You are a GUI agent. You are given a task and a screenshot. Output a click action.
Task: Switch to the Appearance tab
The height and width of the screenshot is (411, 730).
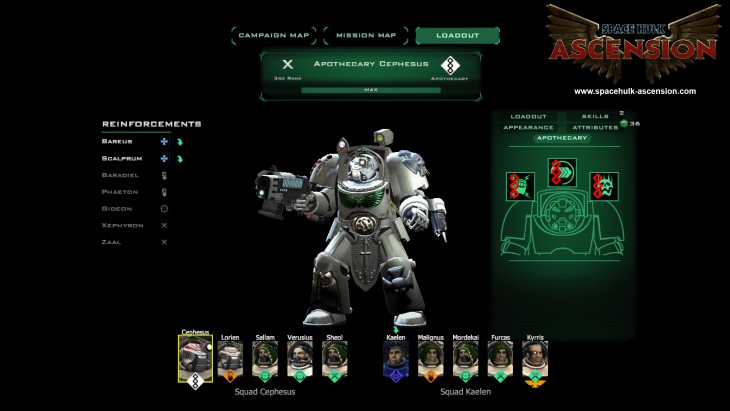pos(529,128)
